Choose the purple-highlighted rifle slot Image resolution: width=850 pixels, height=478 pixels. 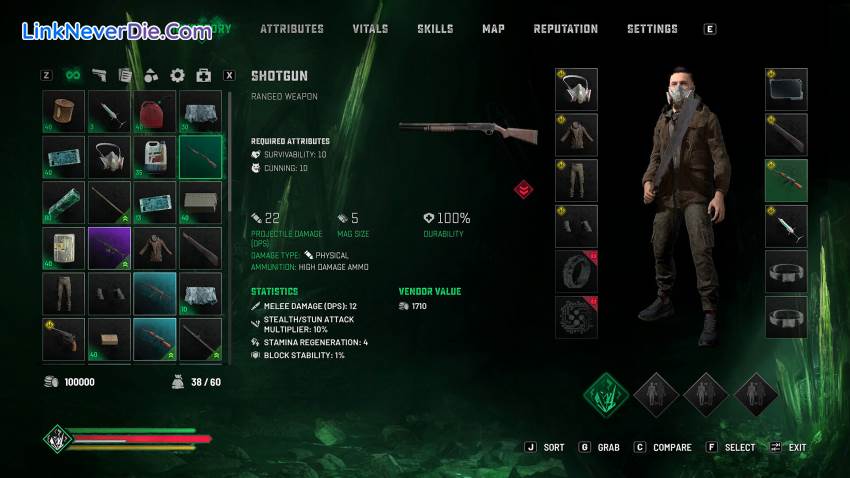click(x=109, y=248)
